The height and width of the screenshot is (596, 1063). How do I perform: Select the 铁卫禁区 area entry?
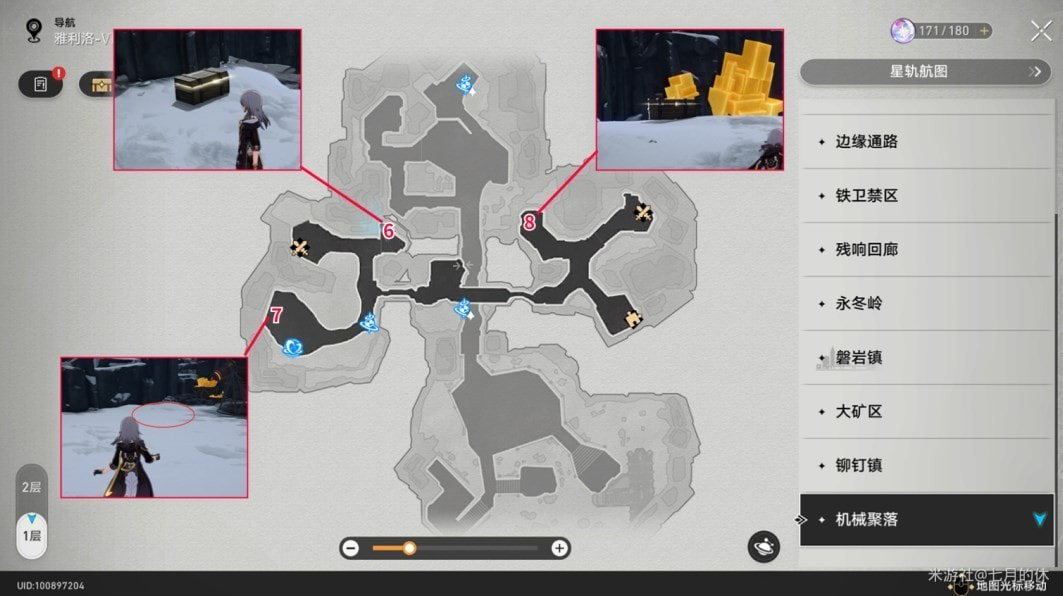point(926,196)
